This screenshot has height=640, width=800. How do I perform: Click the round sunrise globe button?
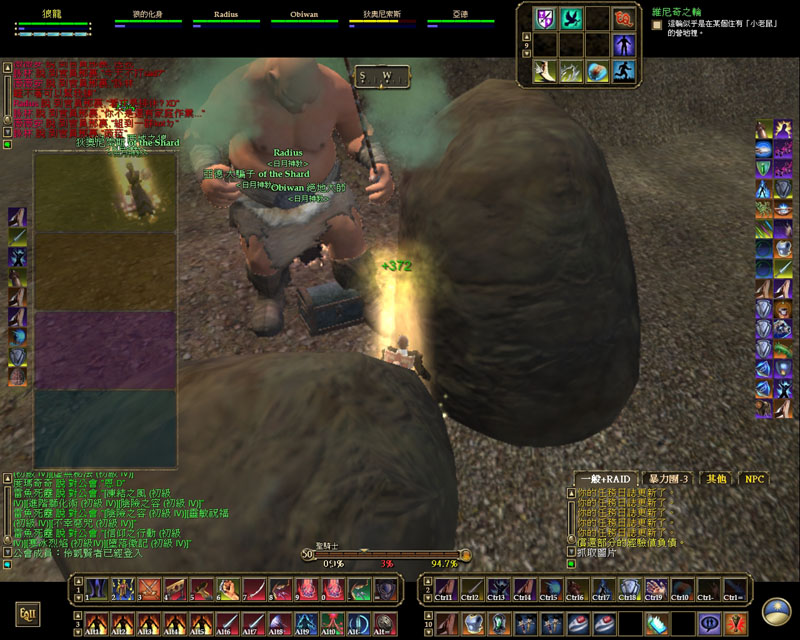coord(775,612)
